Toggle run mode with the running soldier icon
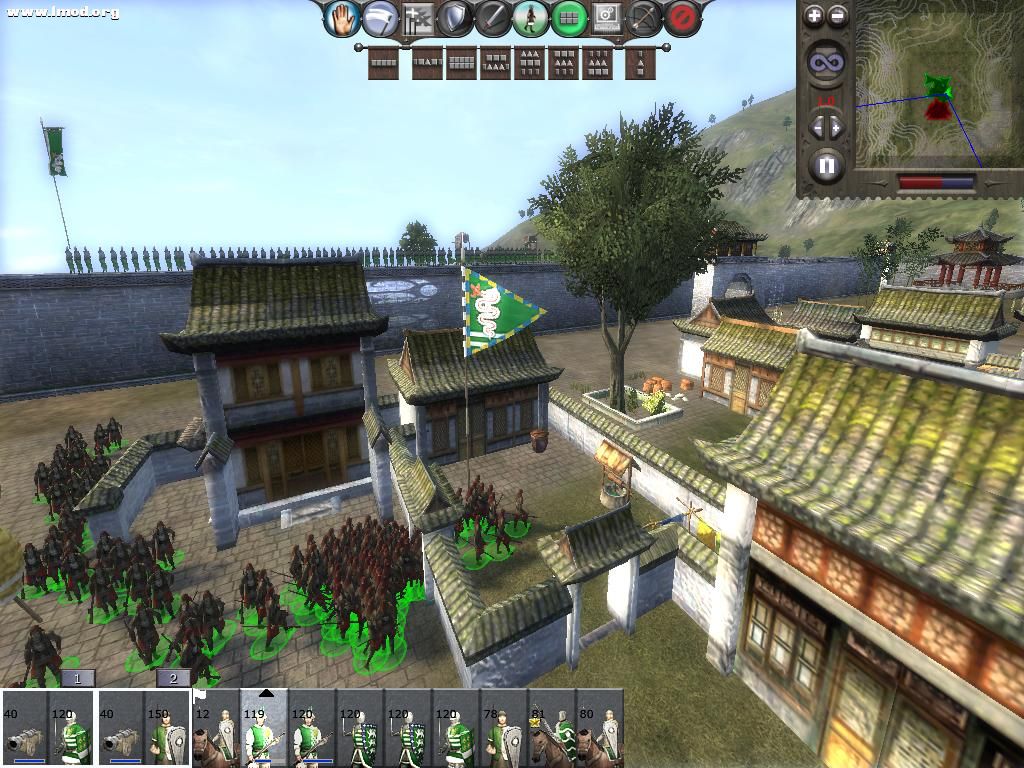This screenshot has height=768, width=1024. pos(530,18)
